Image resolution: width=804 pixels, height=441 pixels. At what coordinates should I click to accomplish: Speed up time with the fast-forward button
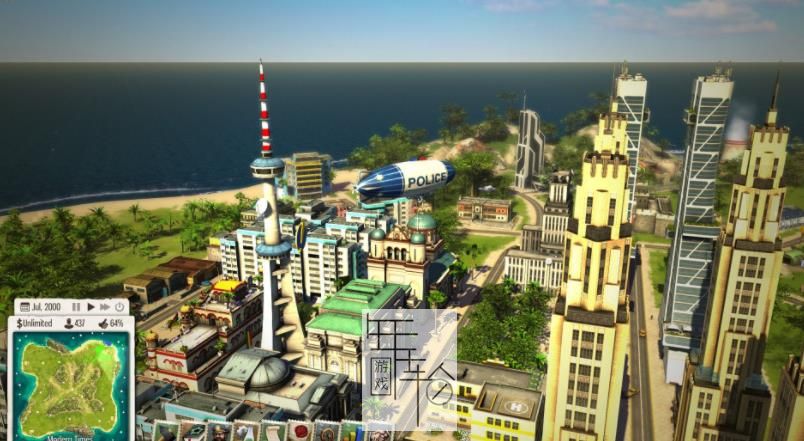(105, 306)
